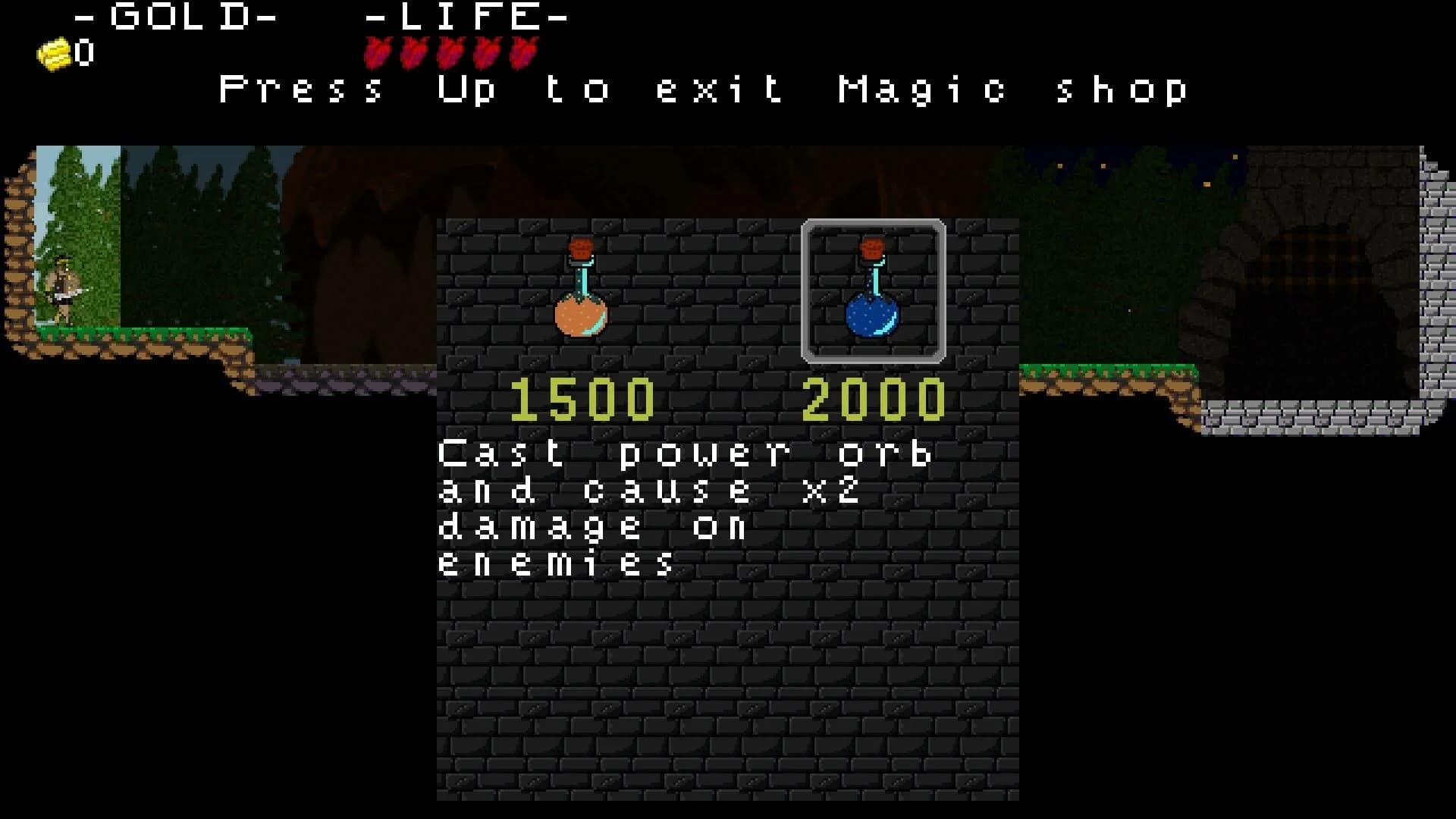Click the gold amount counter showing 0
Screen dimensions: 1456x819
pos(83,52)
